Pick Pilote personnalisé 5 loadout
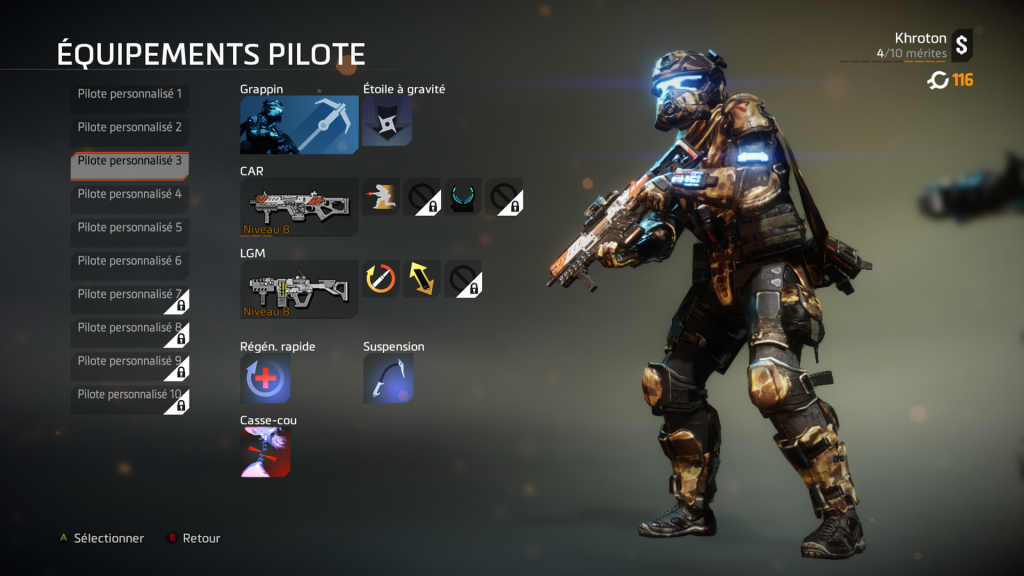Screen dimensions: 1024x576 tap(129, 228)
